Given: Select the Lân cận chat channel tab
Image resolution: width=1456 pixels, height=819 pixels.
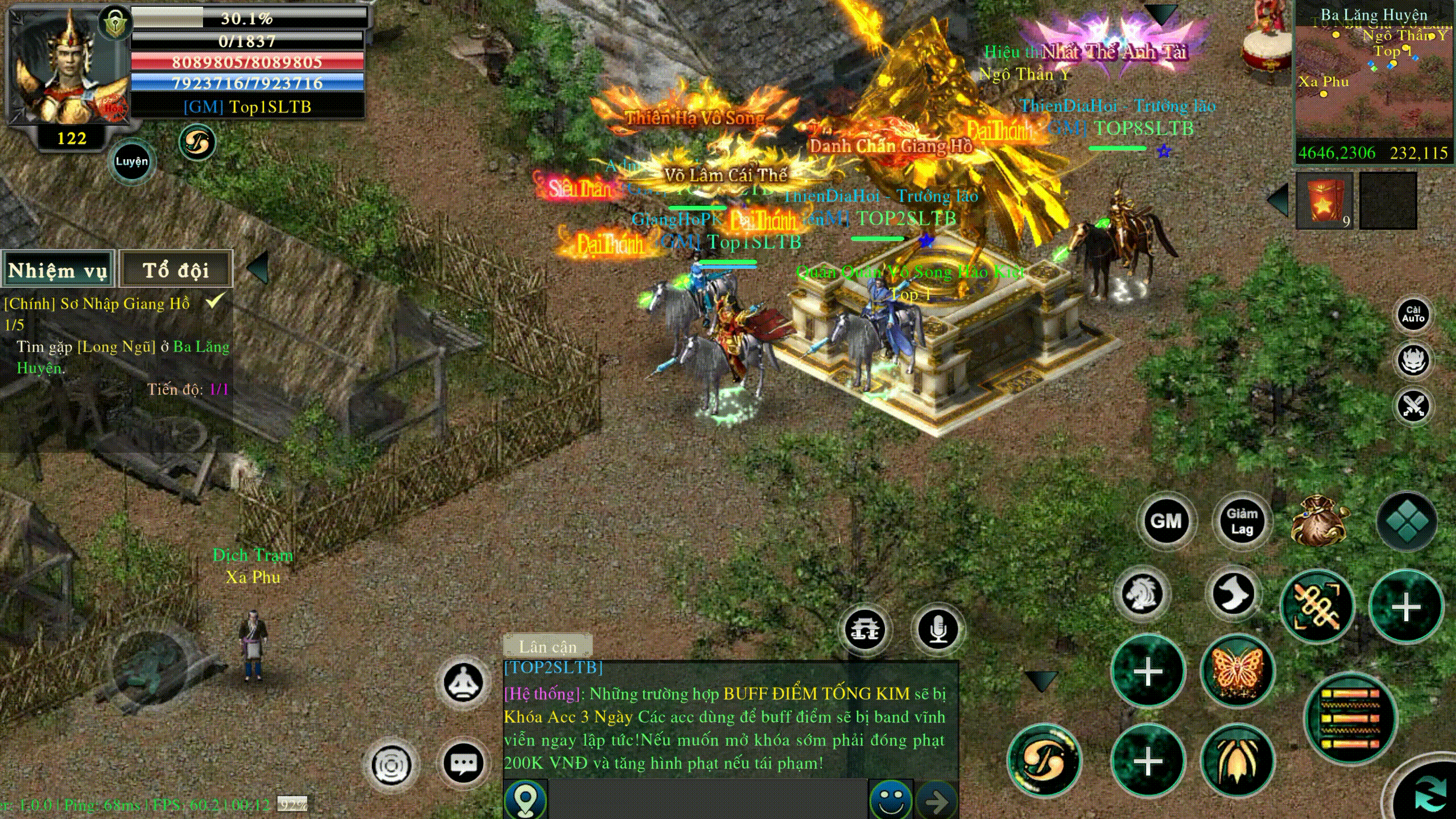Looking at the screenshot, I should point(548,647).
